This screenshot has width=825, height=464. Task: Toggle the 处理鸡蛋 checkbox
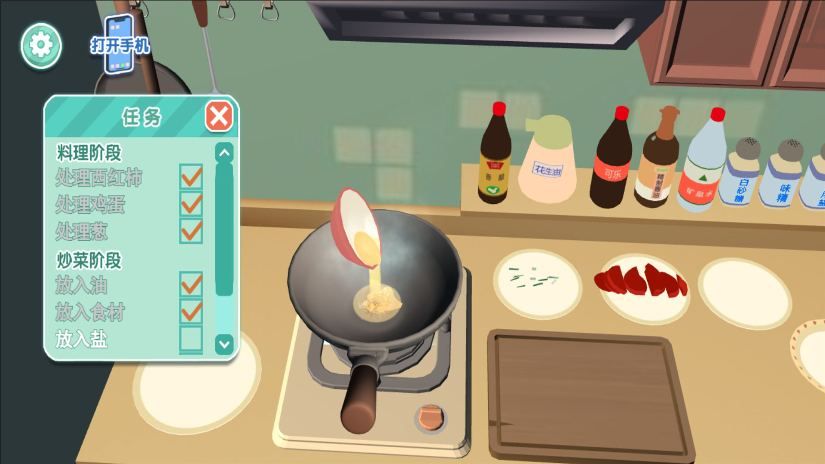[191, 204]
